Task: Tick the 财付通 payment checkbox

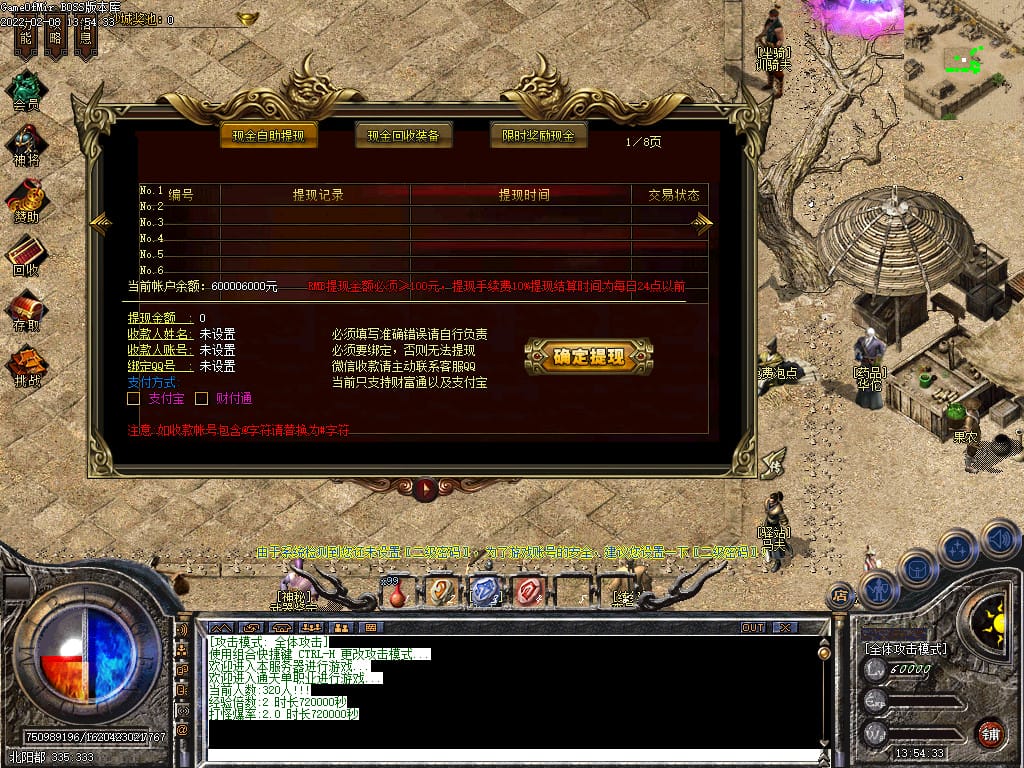Action: [x=201, y=398]
